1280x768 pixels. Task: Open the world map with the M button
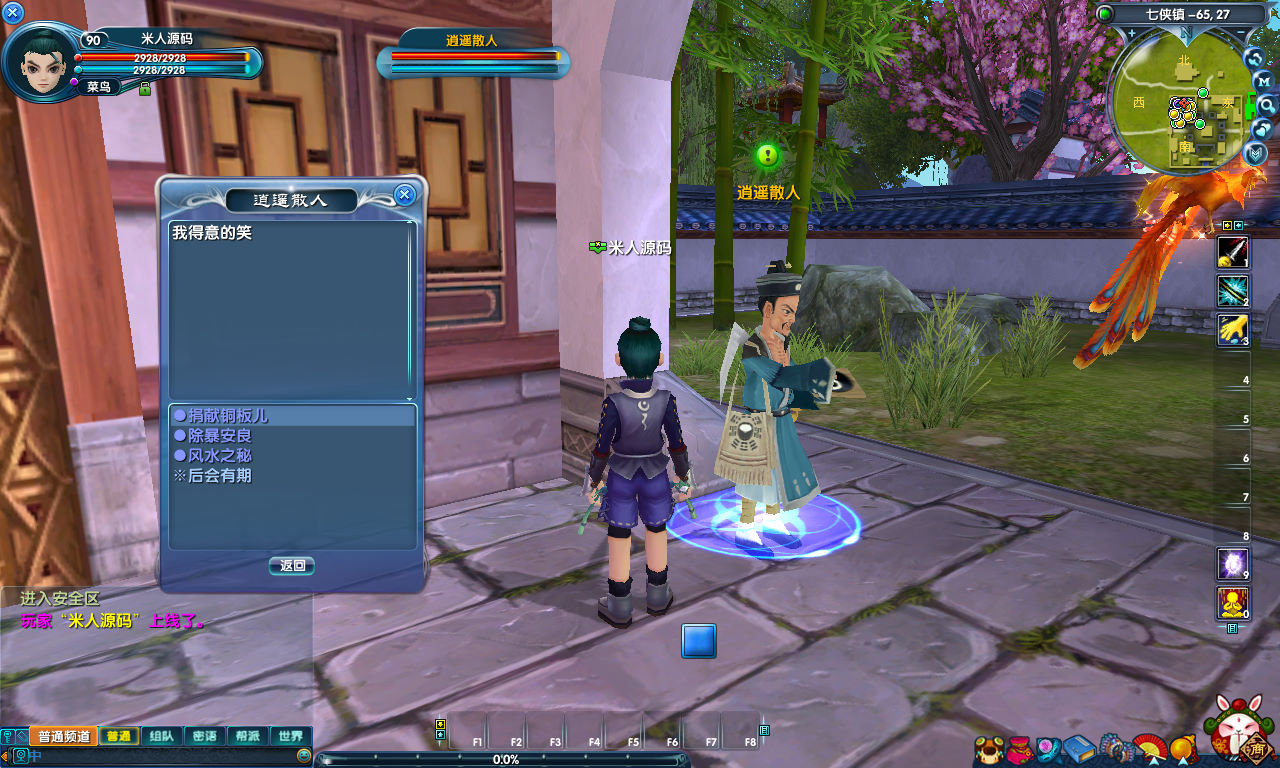(x=1264, y=81)
